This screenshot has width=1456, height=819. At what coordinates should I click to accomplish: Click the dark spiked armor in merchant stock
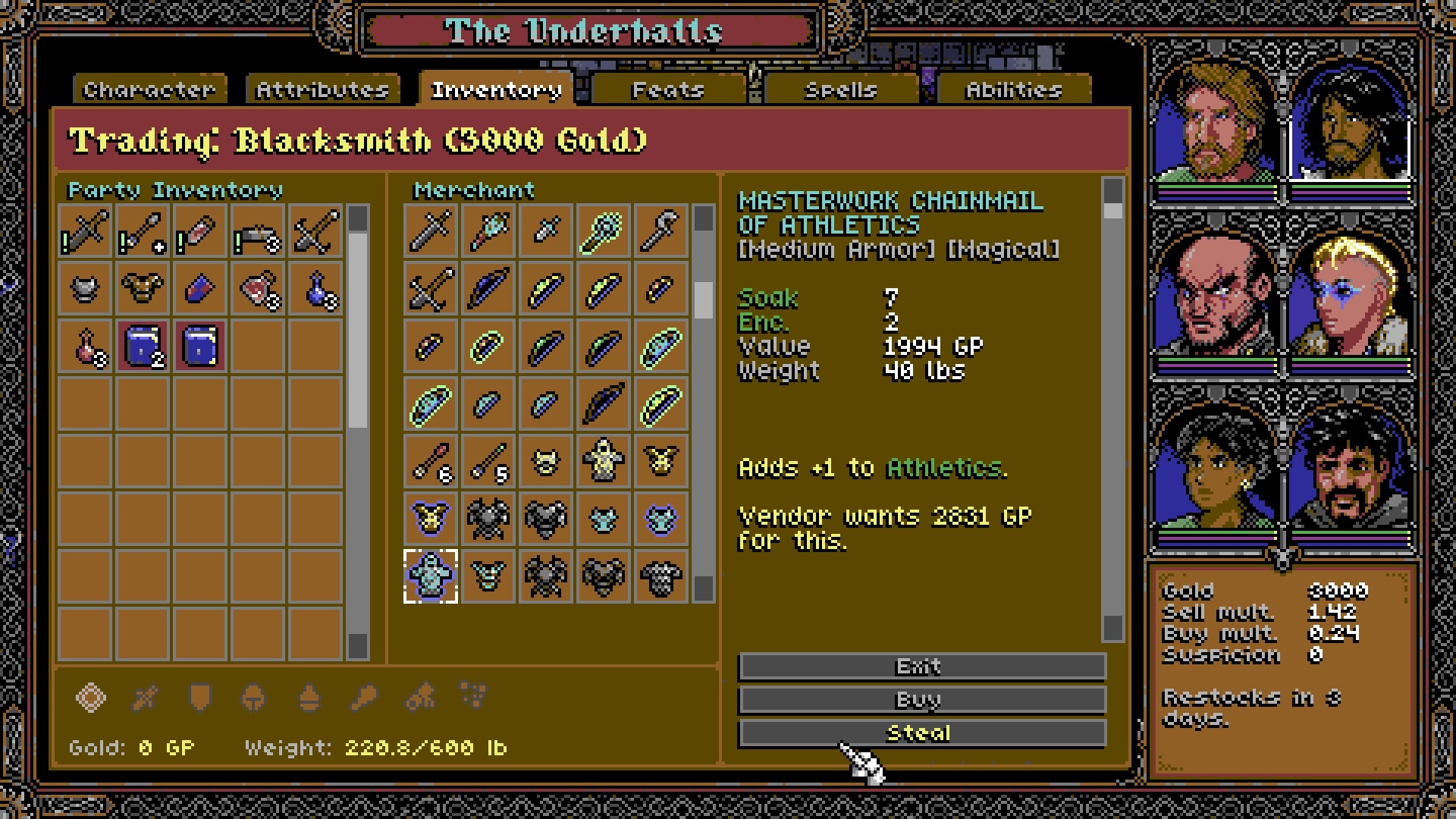pyautogui.click(x=487, y=518)
